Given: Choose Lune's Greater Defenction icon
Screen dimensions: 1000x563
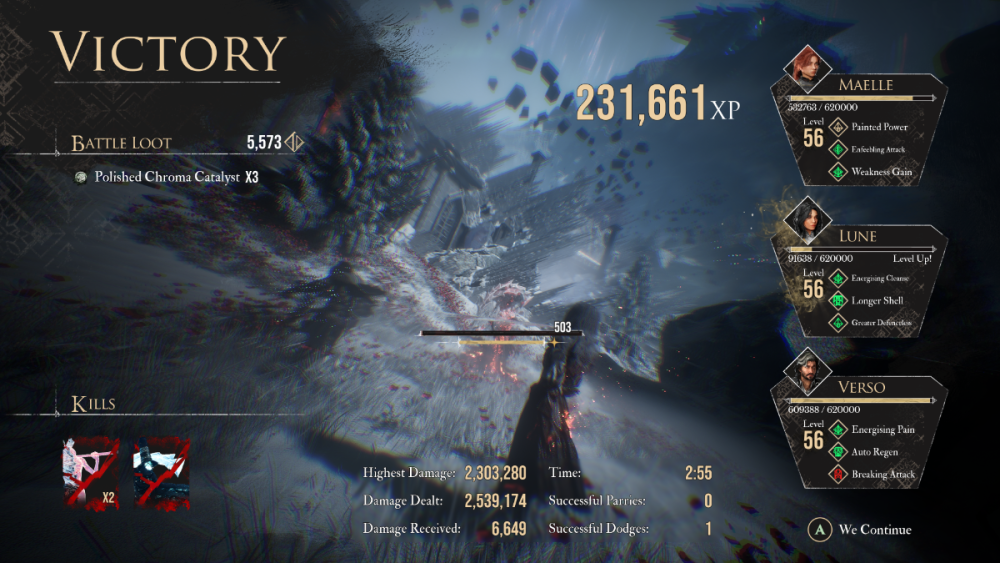Looking at the screenshot, I should pos(839,323).
